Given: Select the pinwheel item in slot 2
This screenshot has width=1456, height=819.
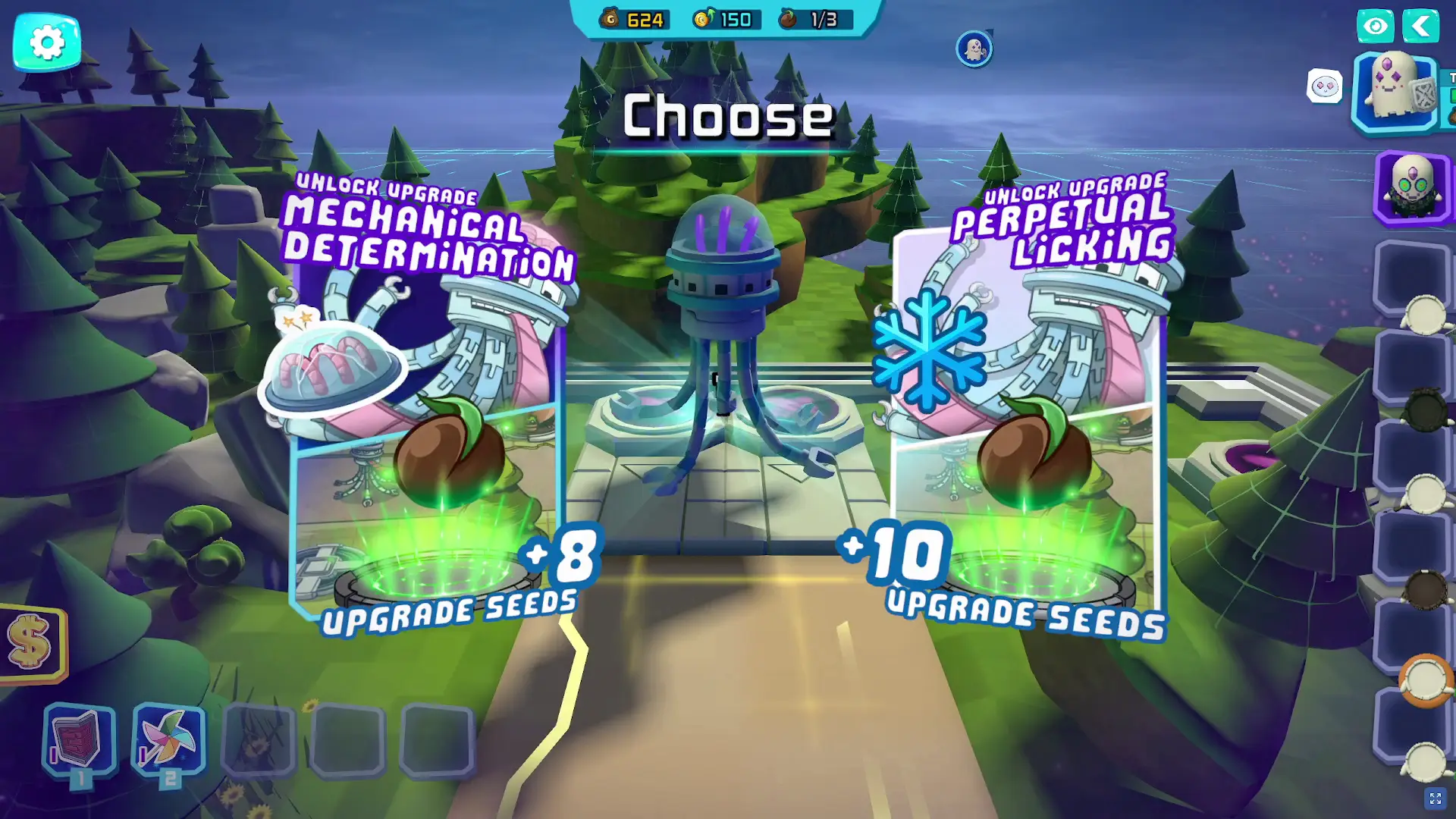Looking at the screenshot, I should (167, 739).
